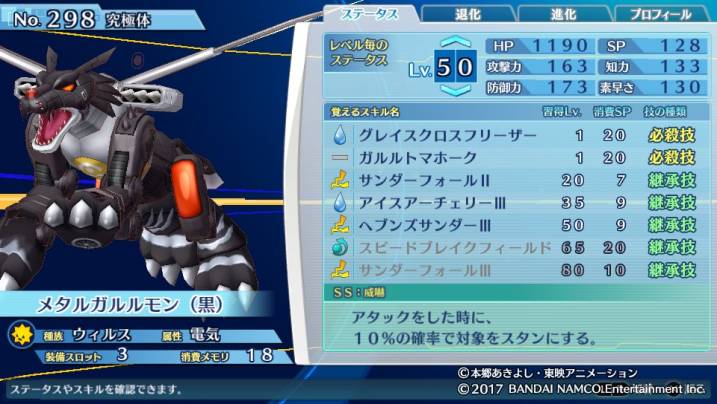Switch to the ステータス tab
Viewport: 717px width, 404px height.
point(370,14)
